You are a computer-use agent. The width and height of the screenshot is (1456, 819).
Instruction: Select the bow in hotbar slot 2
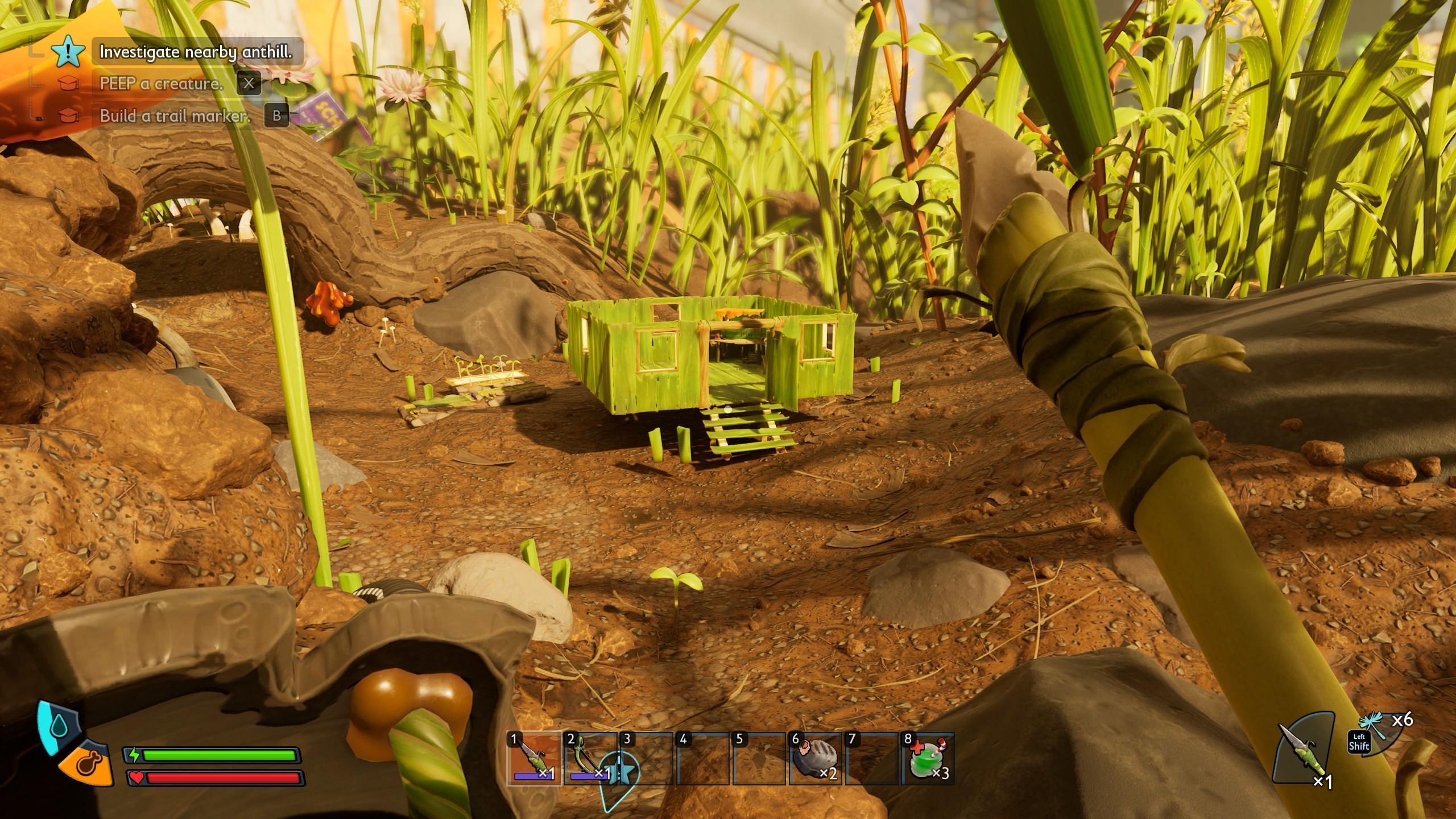coord(589,759)
